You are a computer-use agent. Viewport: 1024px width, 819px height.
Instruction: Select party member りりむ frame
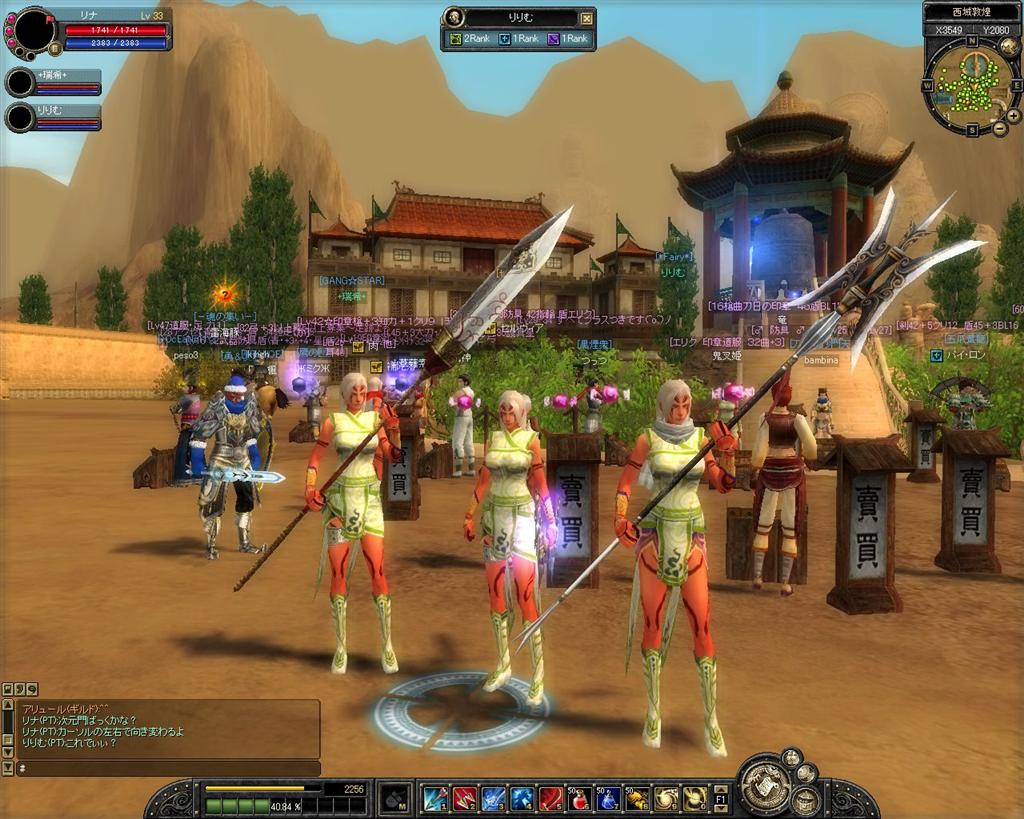[54, 116]
